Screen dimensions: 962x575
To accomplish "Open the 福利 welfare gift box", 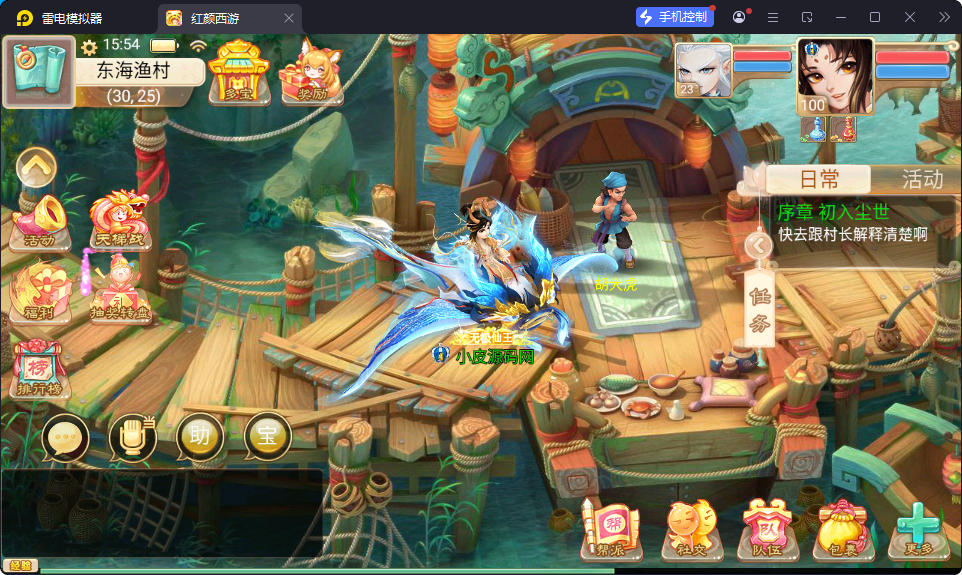I will [x=39, y=292].
